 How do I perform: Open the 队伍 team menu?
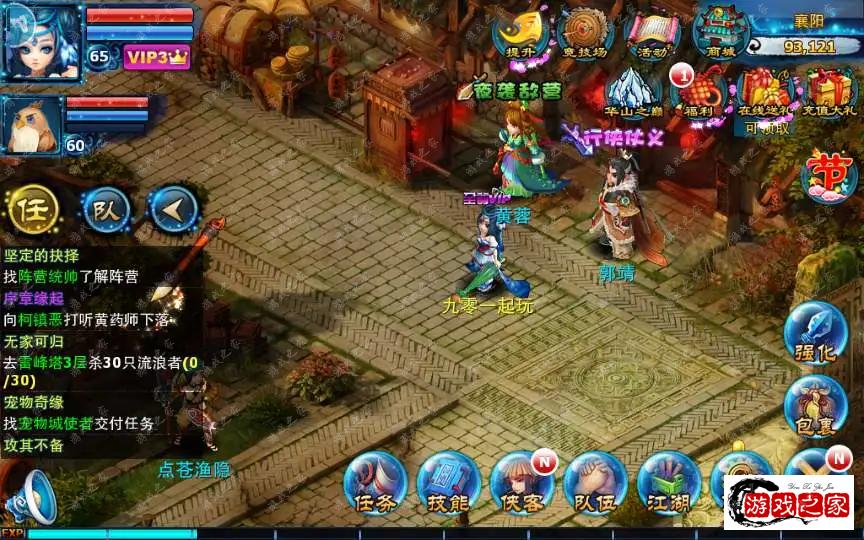595,483
